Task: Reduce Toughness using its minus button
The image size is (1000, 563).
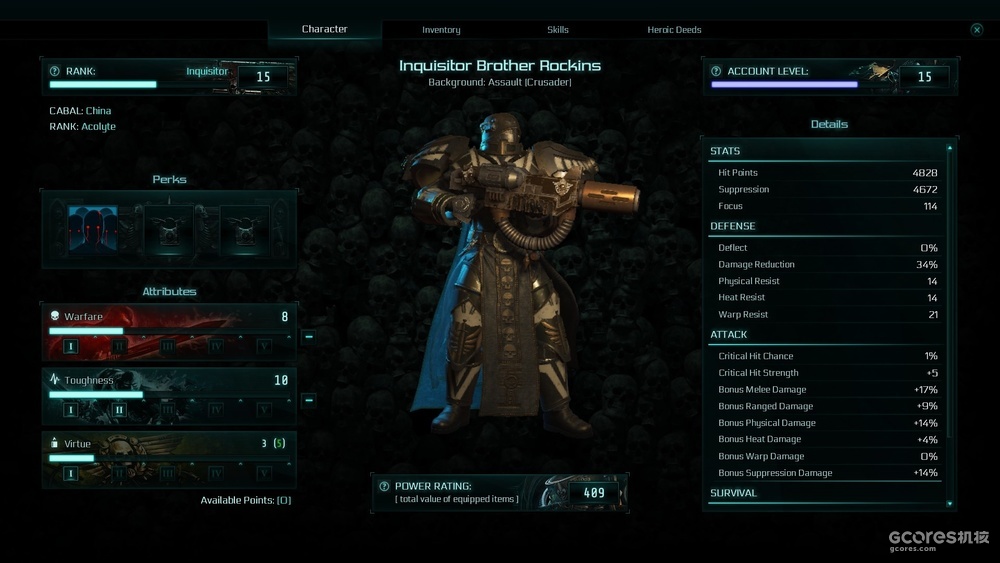Action: [x=308, y=400]
